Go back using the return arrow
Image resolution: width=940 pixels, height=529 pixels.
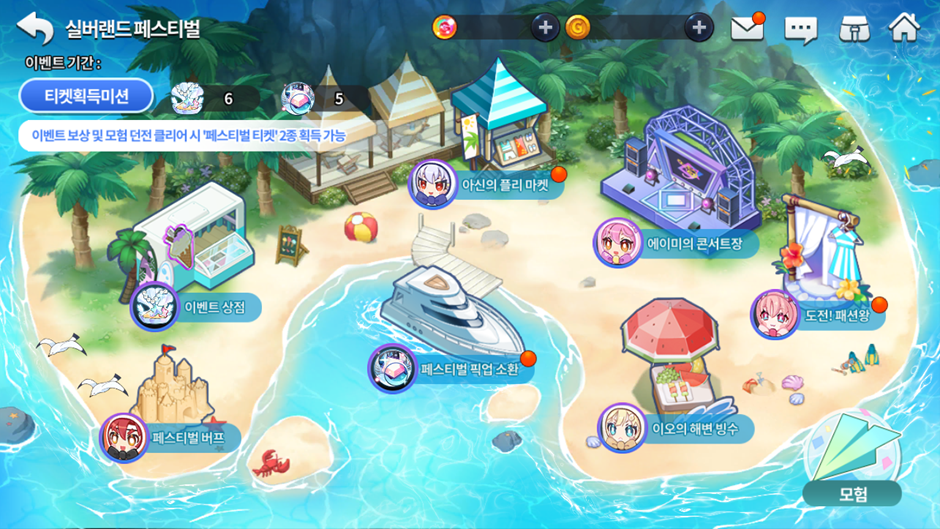[35, 27]
